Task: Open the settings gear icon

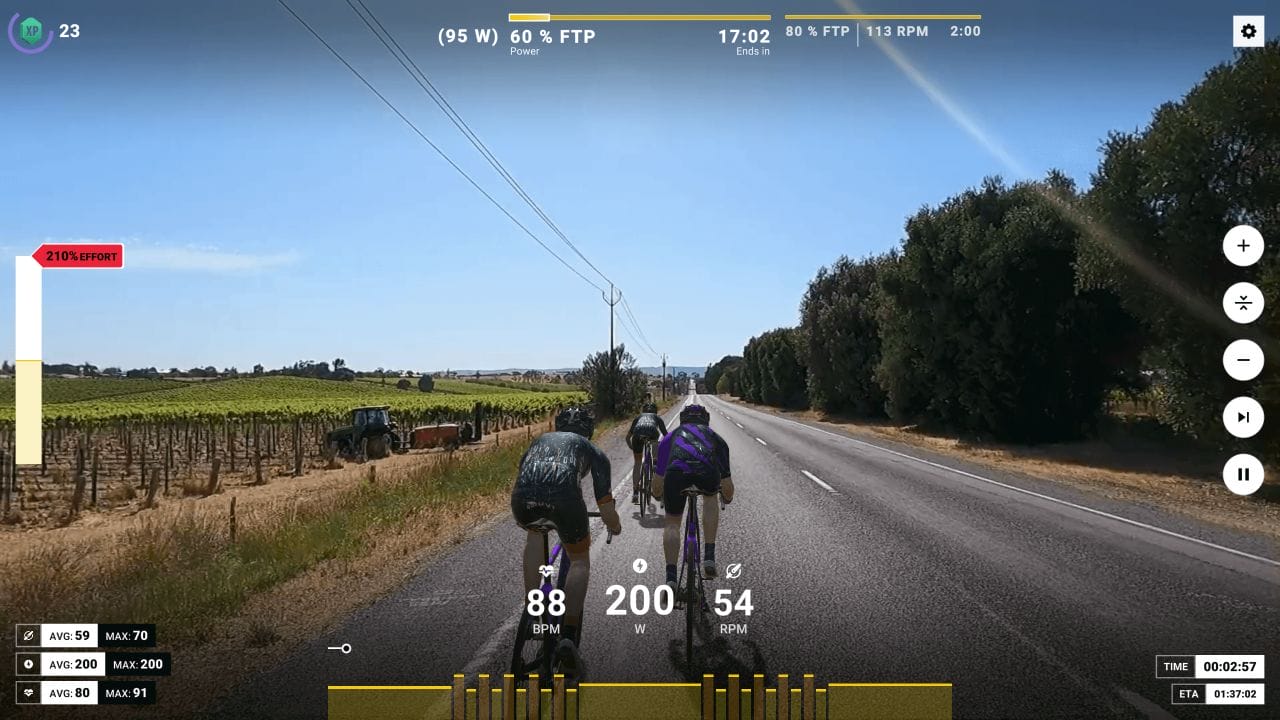Action: click(1248, 31)
